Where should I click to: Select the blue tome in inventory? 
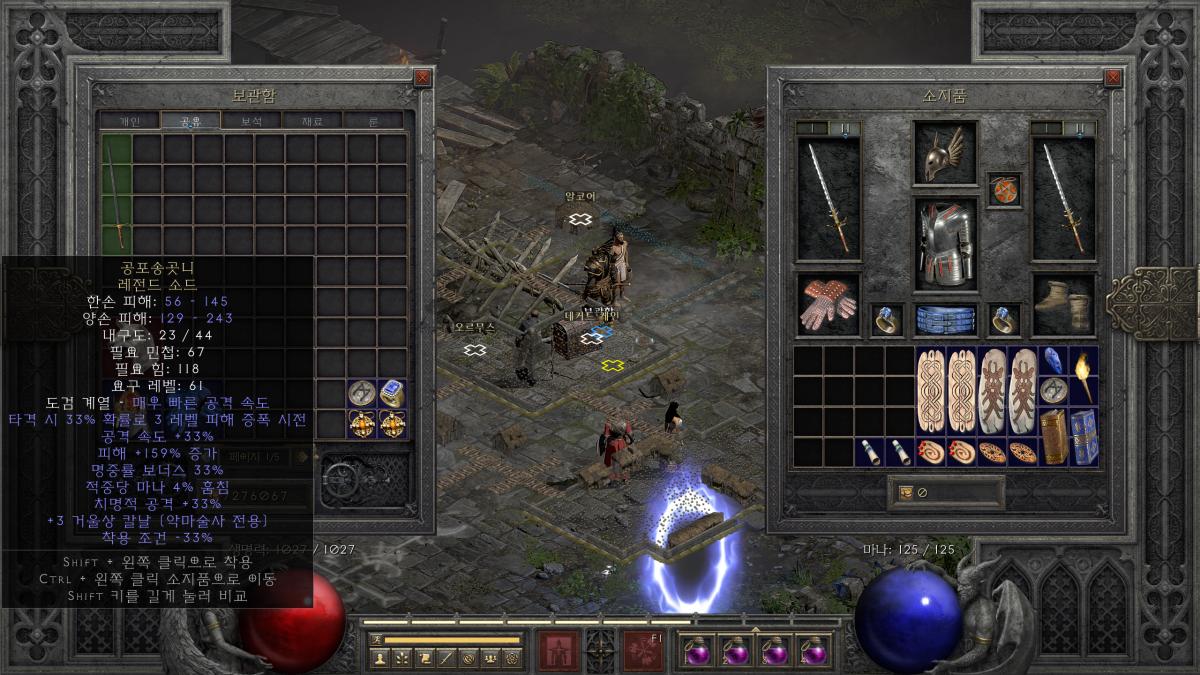(x=1083, y=437)
